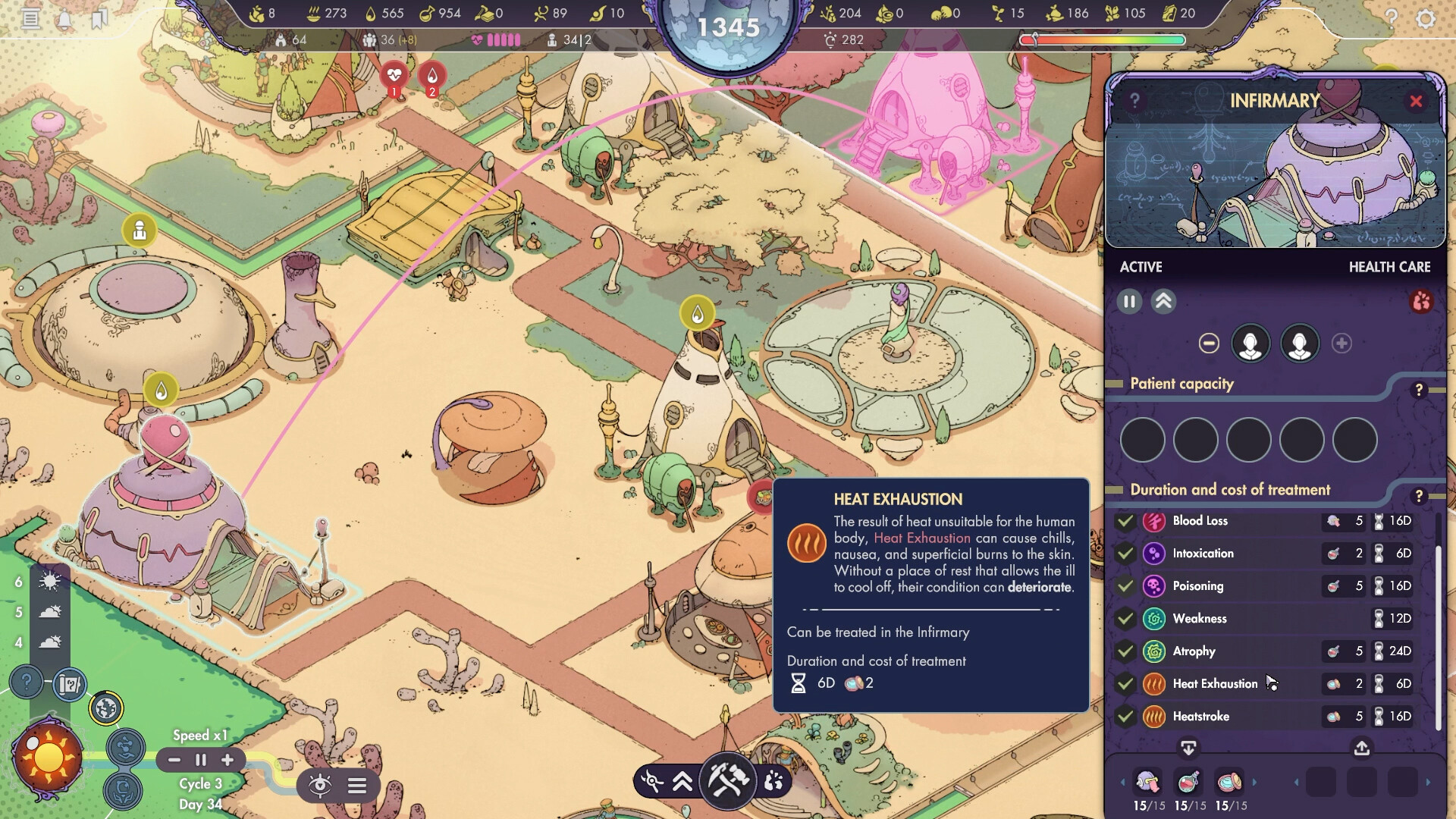
Task: Pause the Infirmary's operation
Action: (x=1129, y=301)
